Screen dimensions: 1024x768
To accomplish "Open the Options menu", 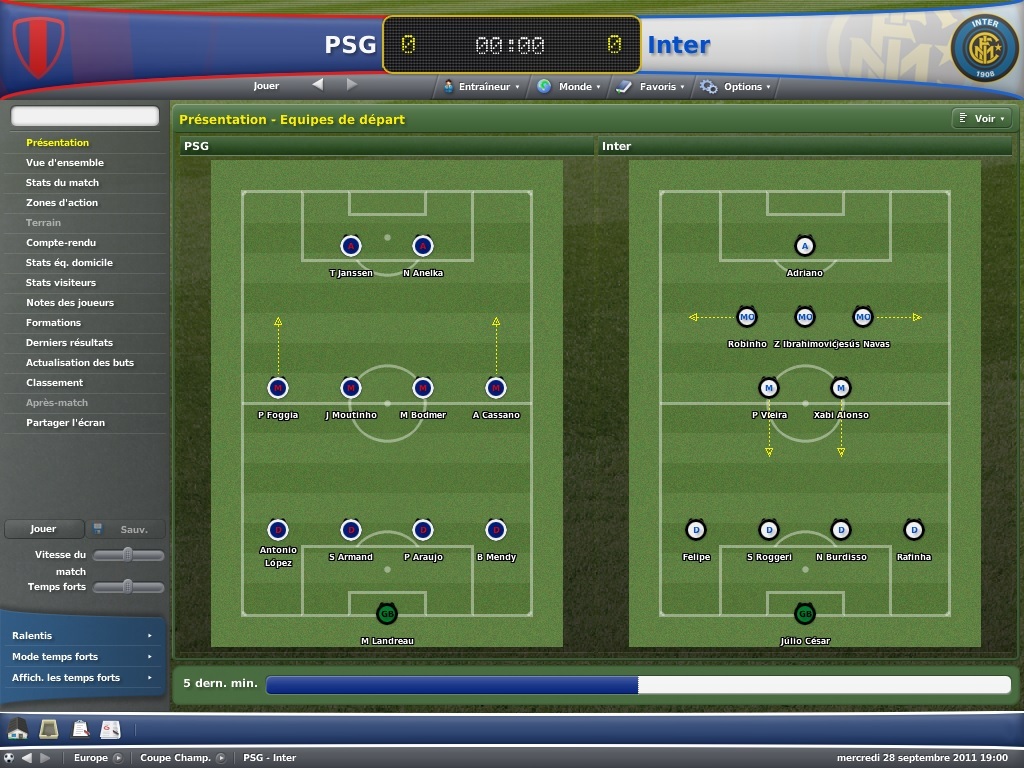I will pyautogui.click(x=736, y=87).
